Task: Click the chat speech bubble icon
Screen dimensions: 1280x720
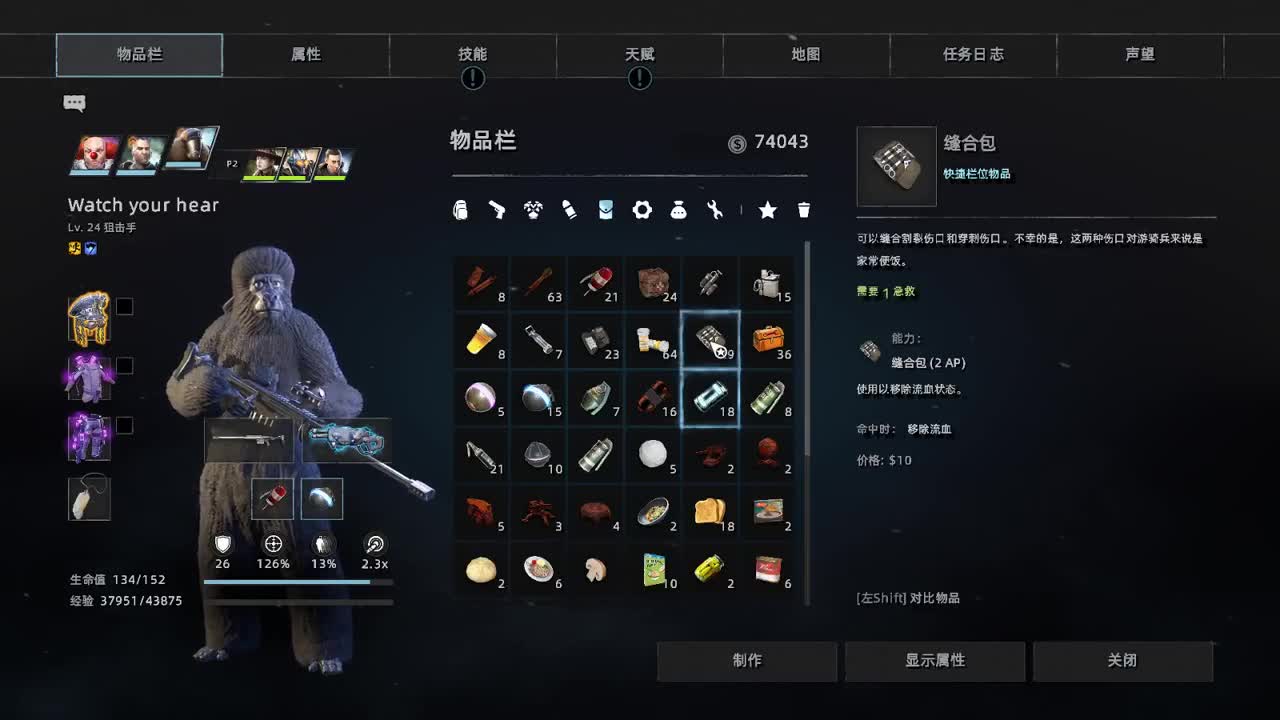Action: (x=75, y=103)
